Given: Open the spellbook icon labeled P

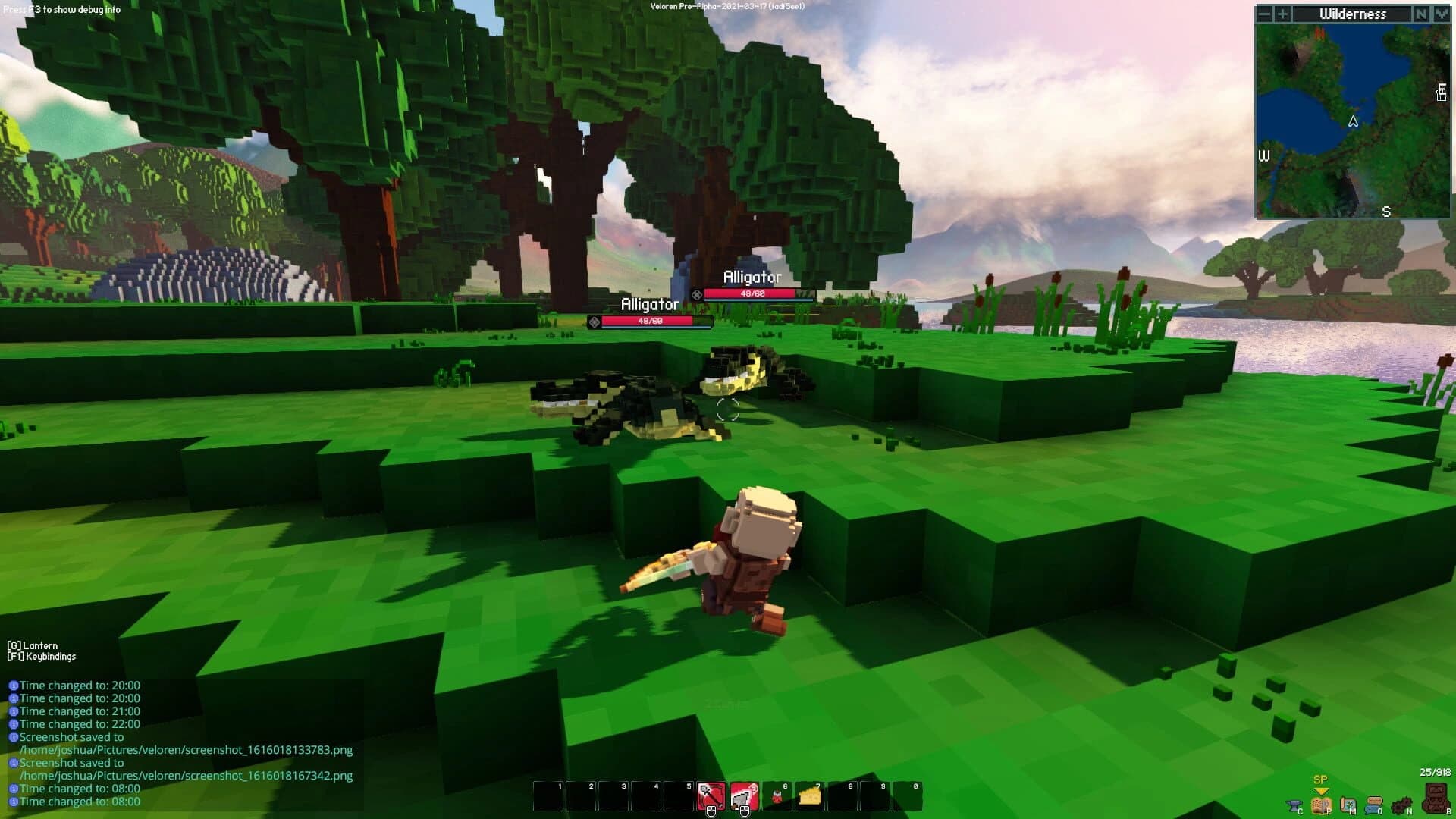Looking at the screenshot, I should (x=1322, y=806).
